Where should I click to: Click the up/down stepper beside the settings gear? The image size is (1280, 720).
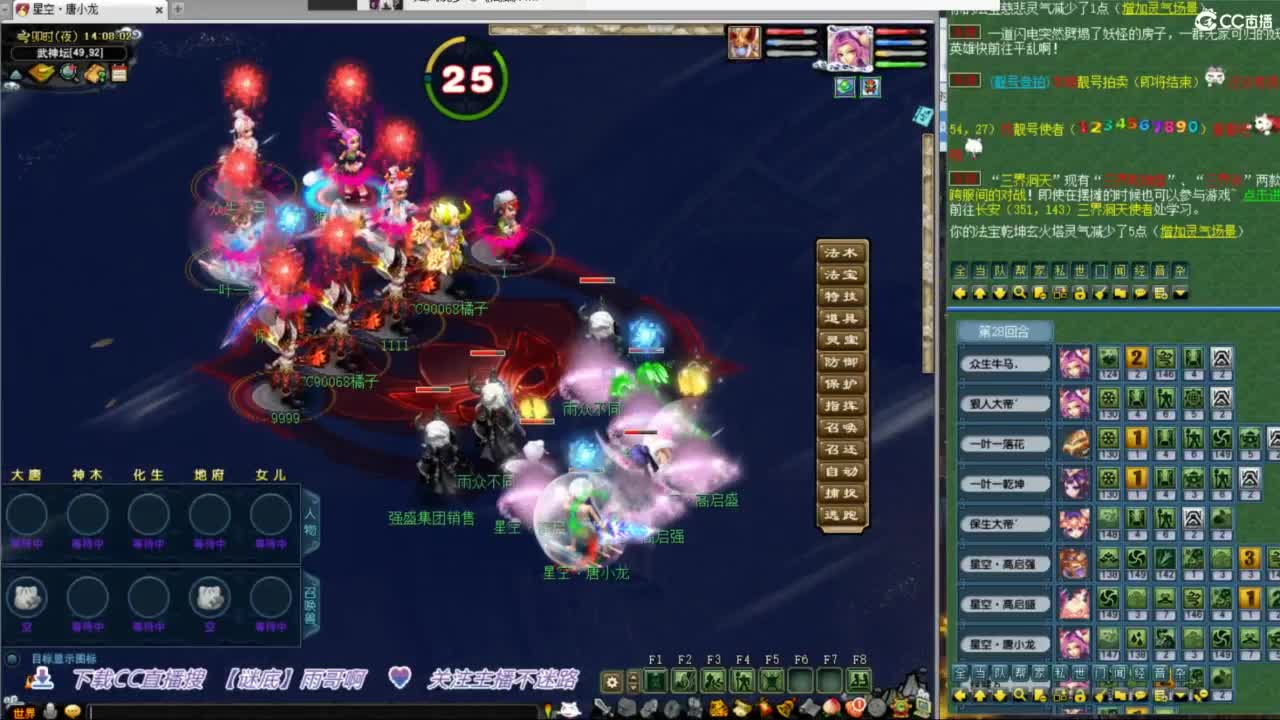coord(631,681)
